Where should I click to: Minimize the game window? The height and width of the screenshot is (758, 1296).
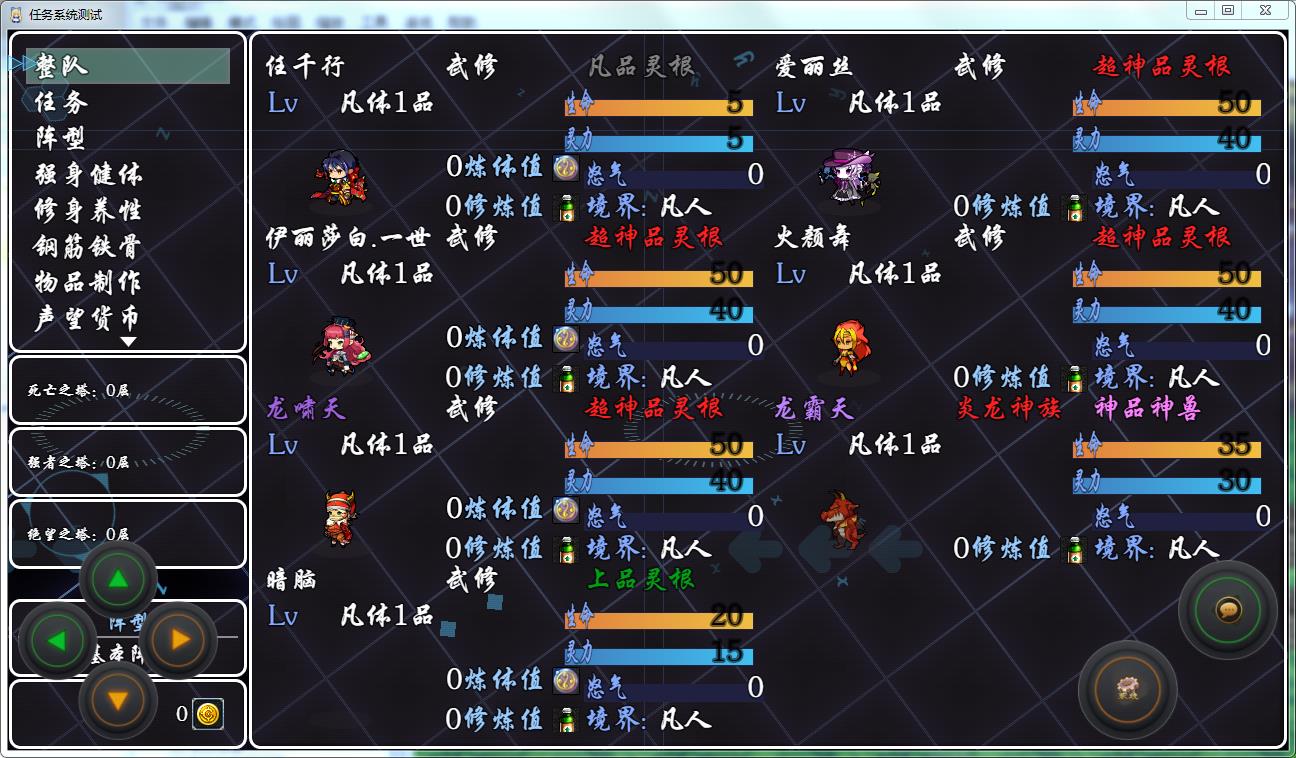[1201, 11]
